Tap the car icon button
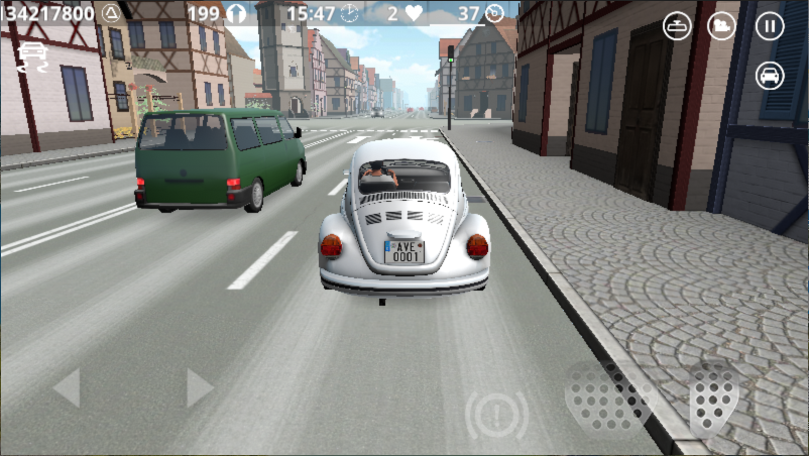 click(769, 75)
